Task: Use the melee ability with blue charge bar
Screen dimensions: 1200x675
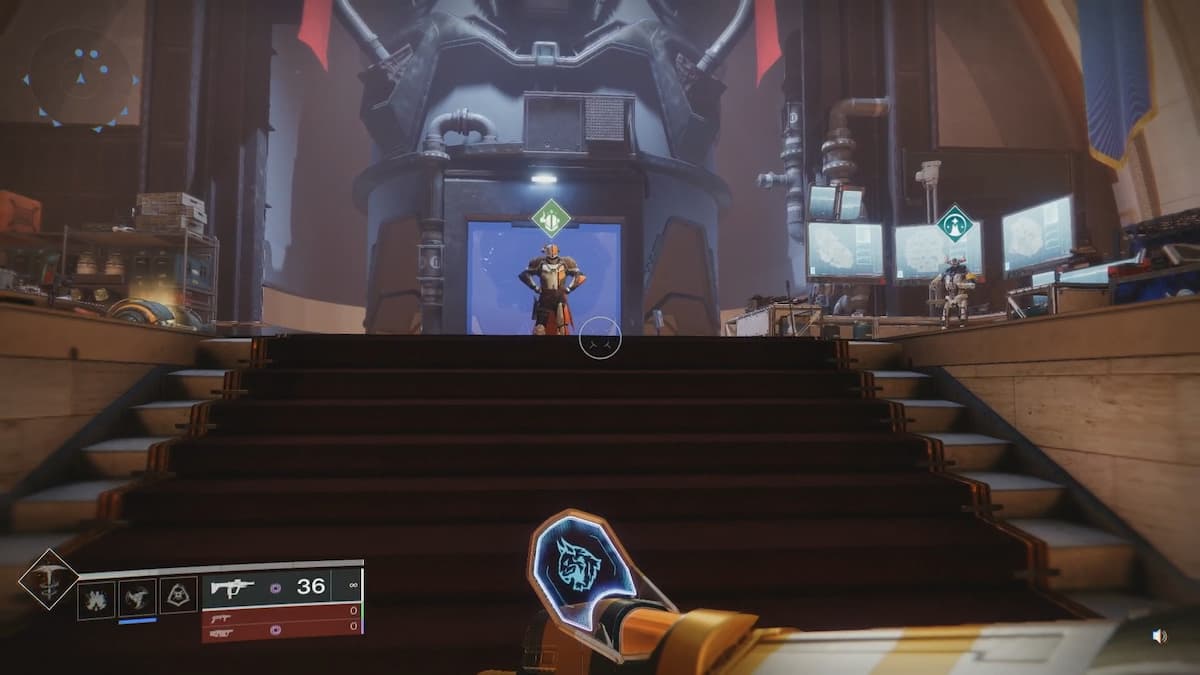Action: [x=137, y=598]
